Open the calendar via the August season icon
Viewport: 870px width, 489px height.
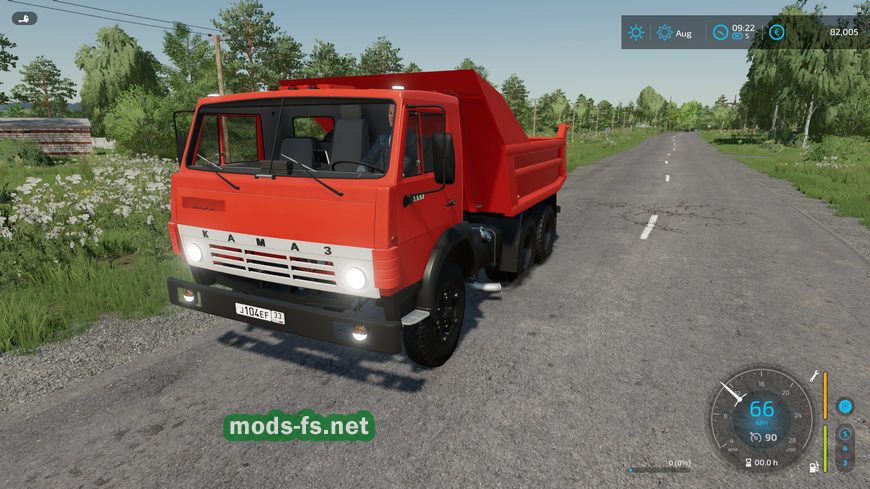coord(665,32)
